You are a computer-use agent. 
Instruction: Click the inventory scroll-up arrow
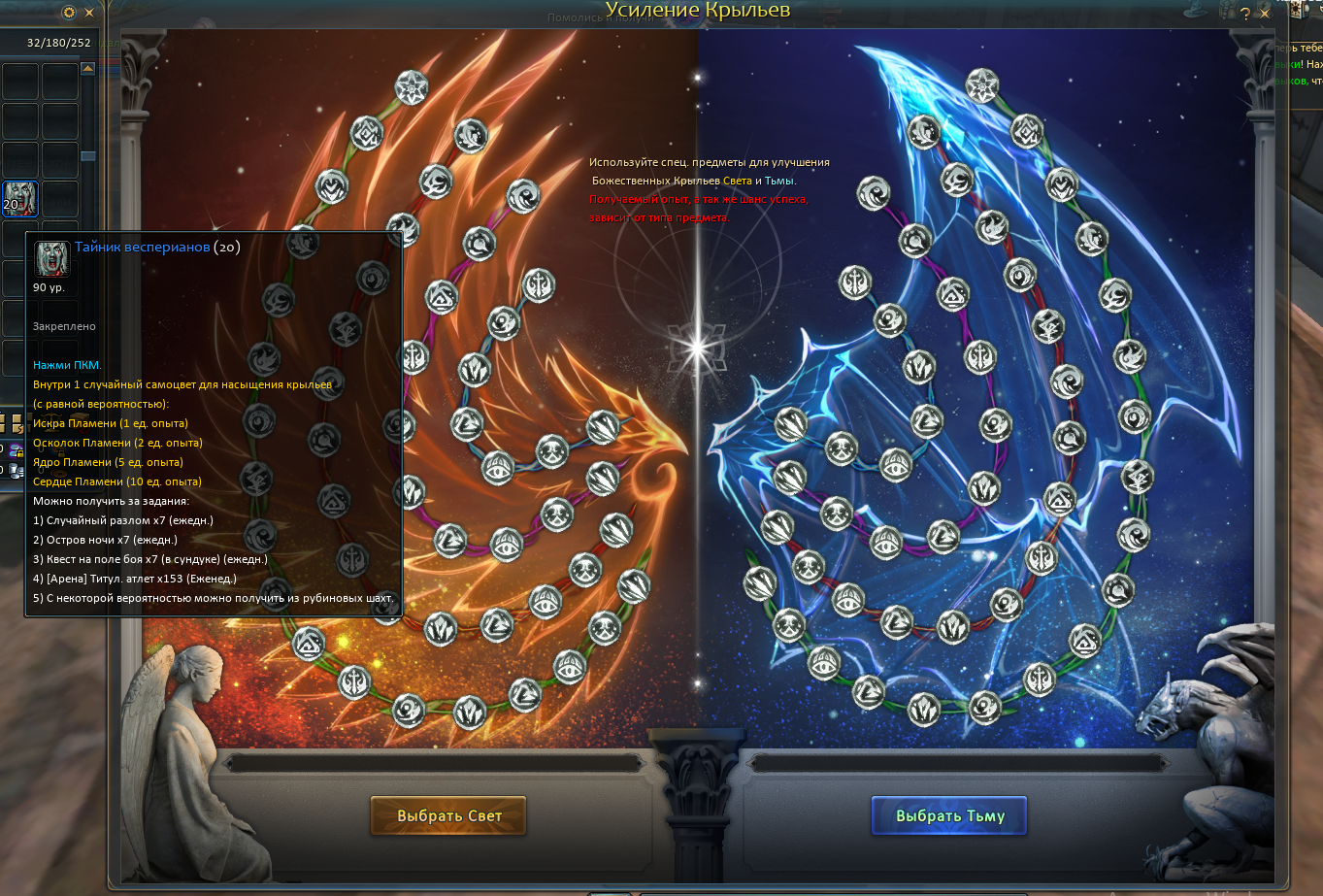point(87,68)
